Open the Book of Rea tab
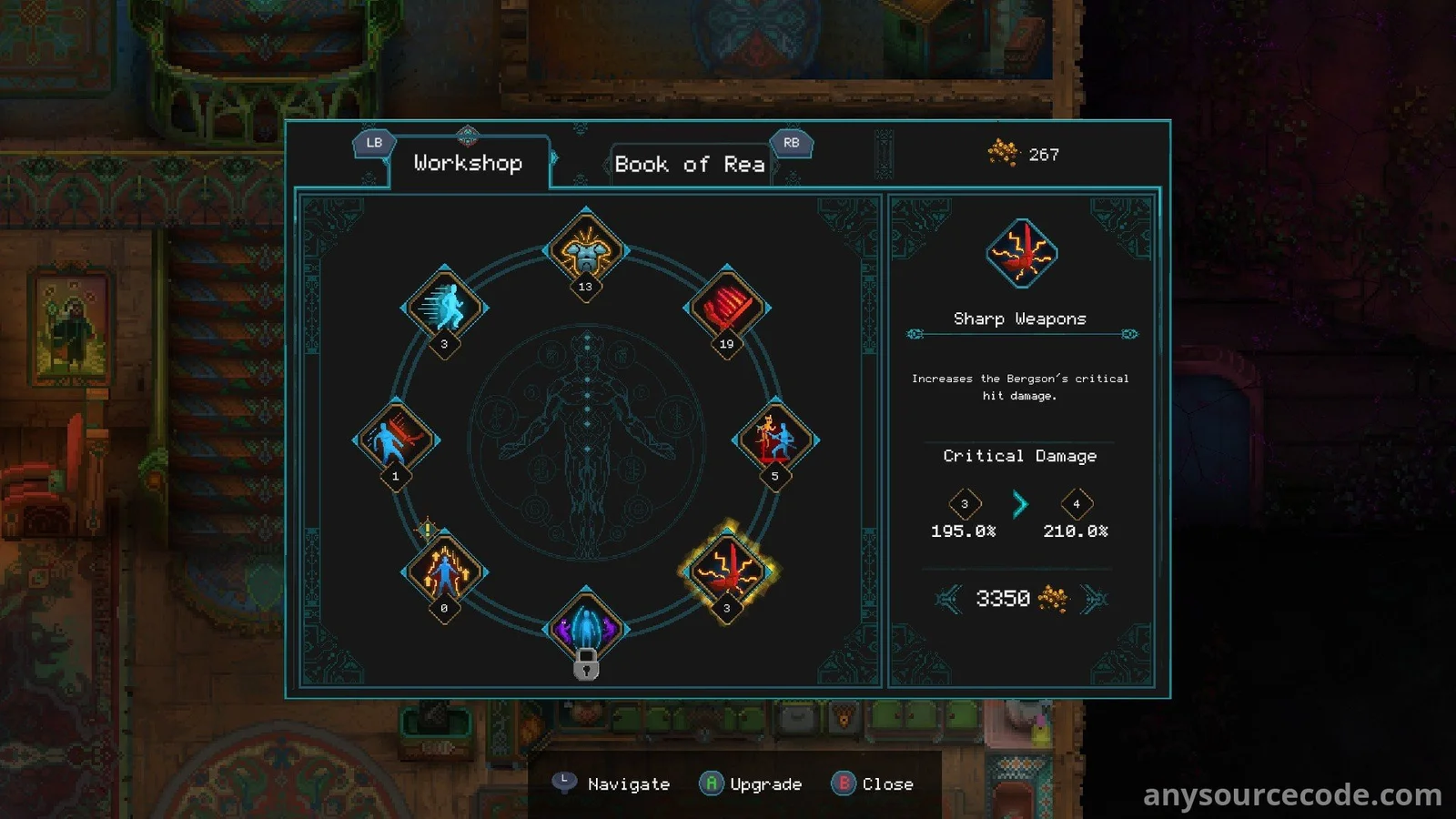The image size is (1456, 819). coord(689,165)
